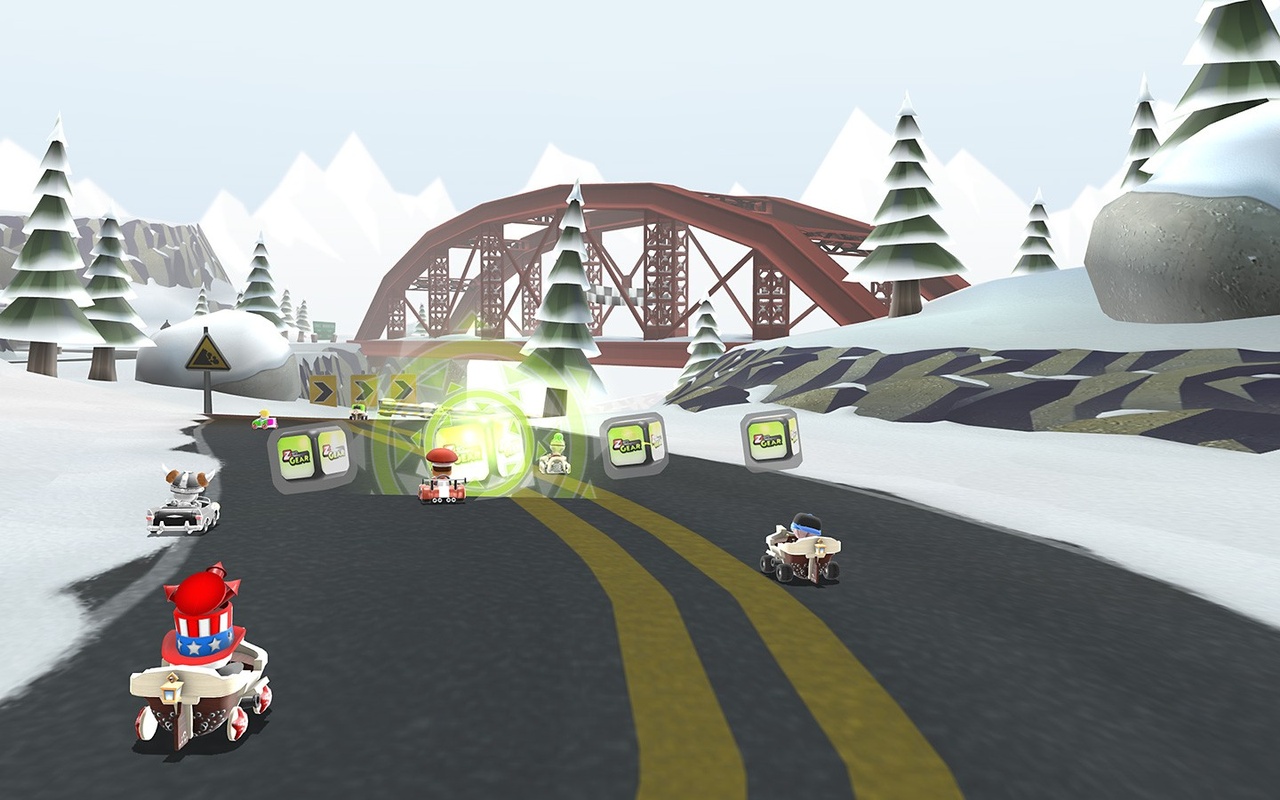1280x800 pixels.
Task: Click the first yellow chevron arrow sign
Action: tap(321, 388)
